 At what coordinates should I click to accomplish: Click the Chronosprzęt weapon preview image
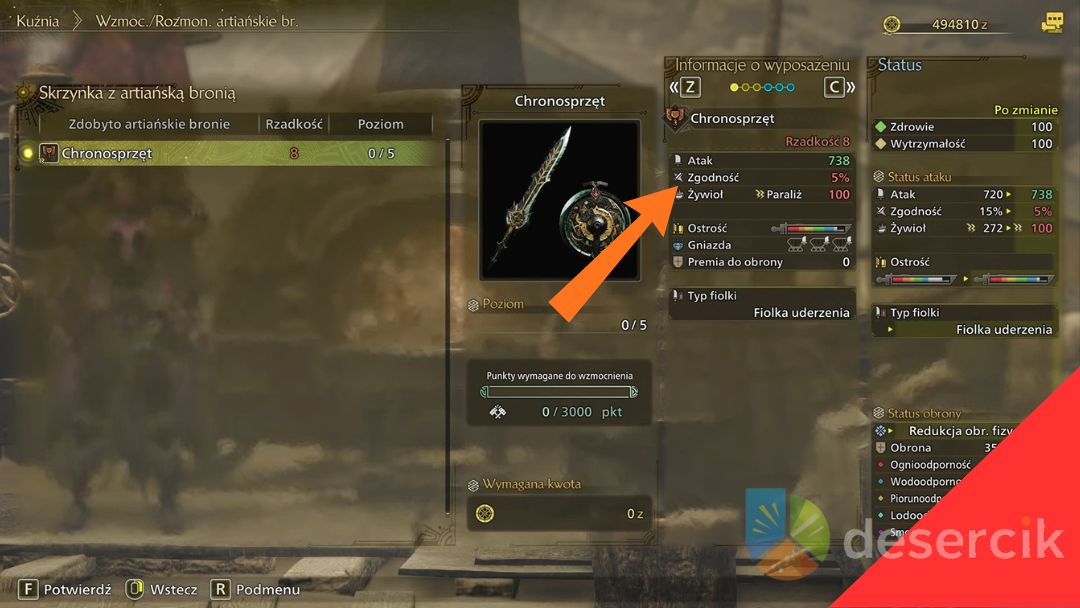tap(559, 201)
